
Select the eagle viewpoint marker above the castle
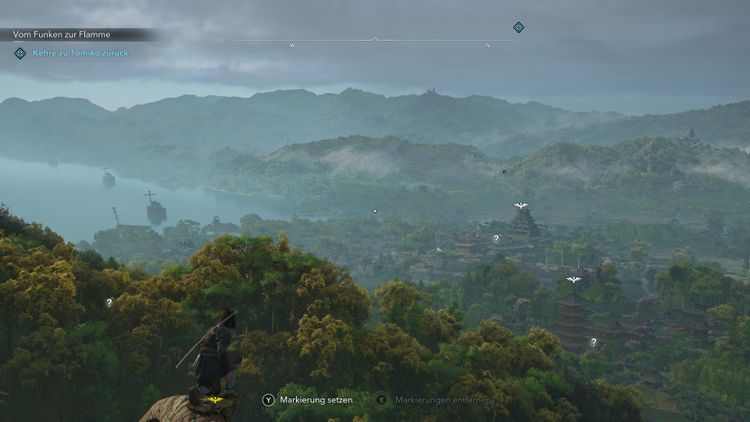tap(520, 206)
